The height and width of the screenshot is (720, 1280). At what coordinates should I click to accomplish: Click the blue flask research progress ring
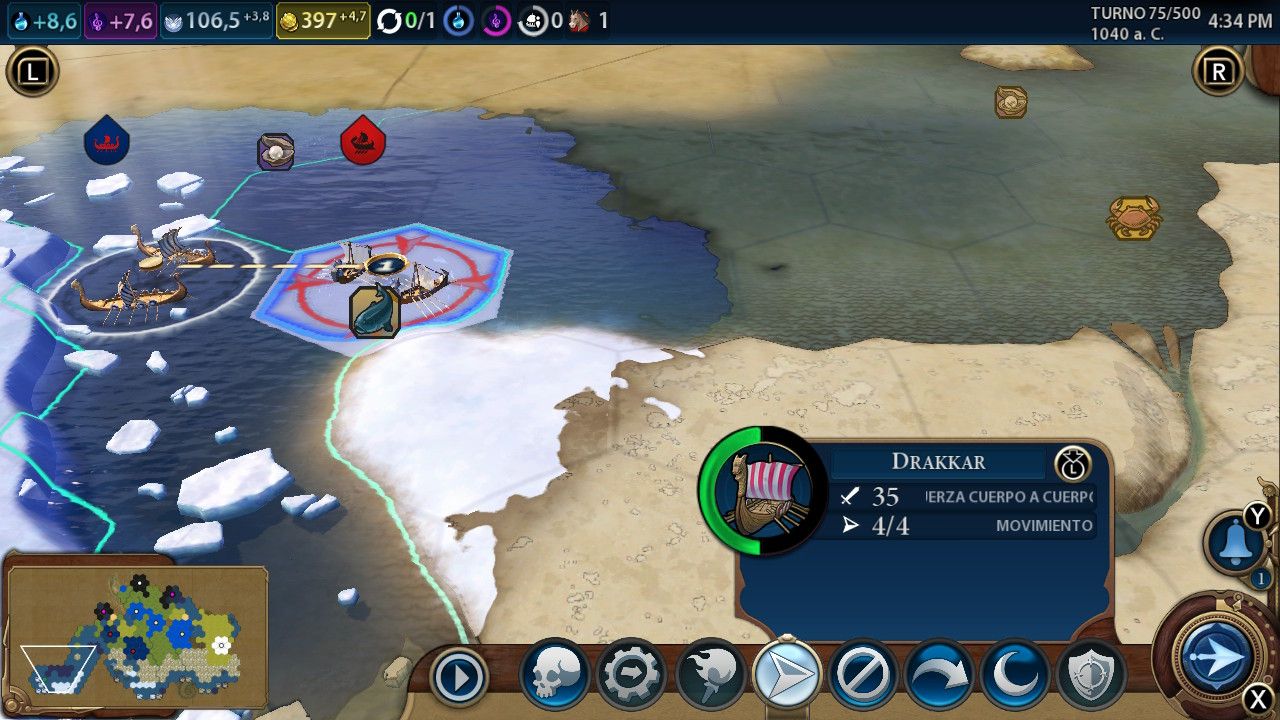coord(458,21)
